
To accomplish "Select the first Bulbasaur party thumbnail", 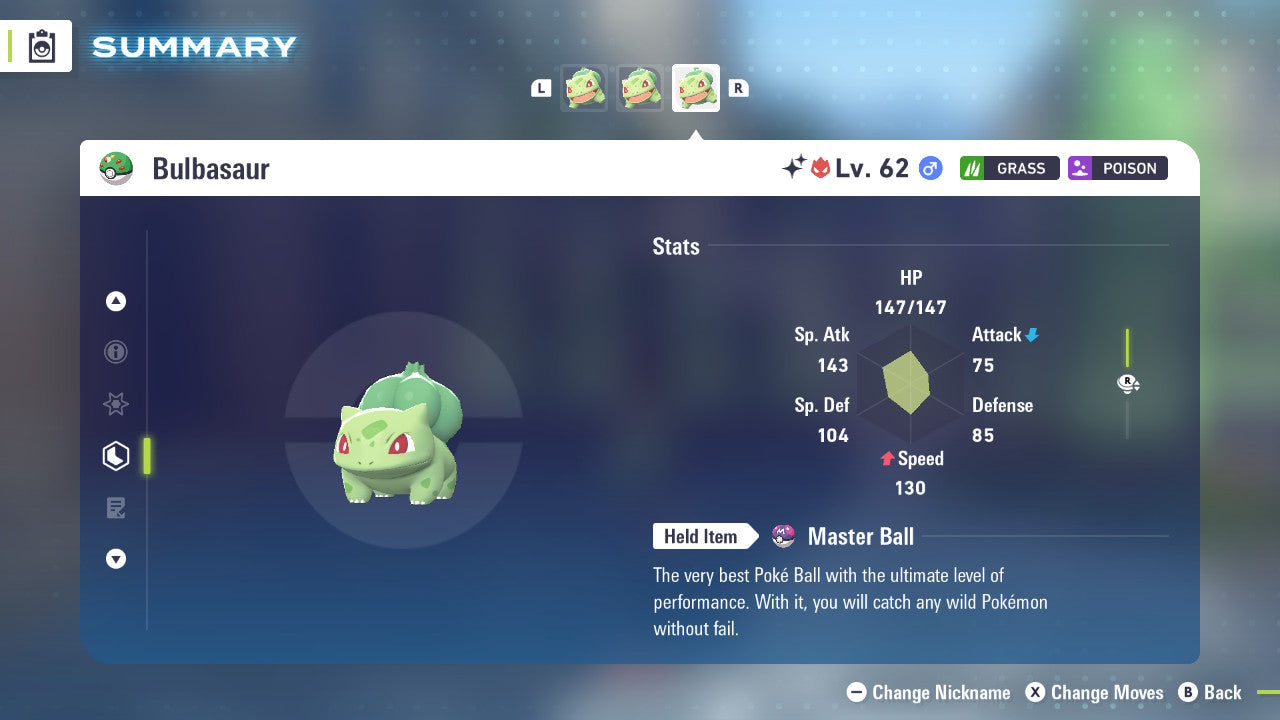I will (584, 87).
